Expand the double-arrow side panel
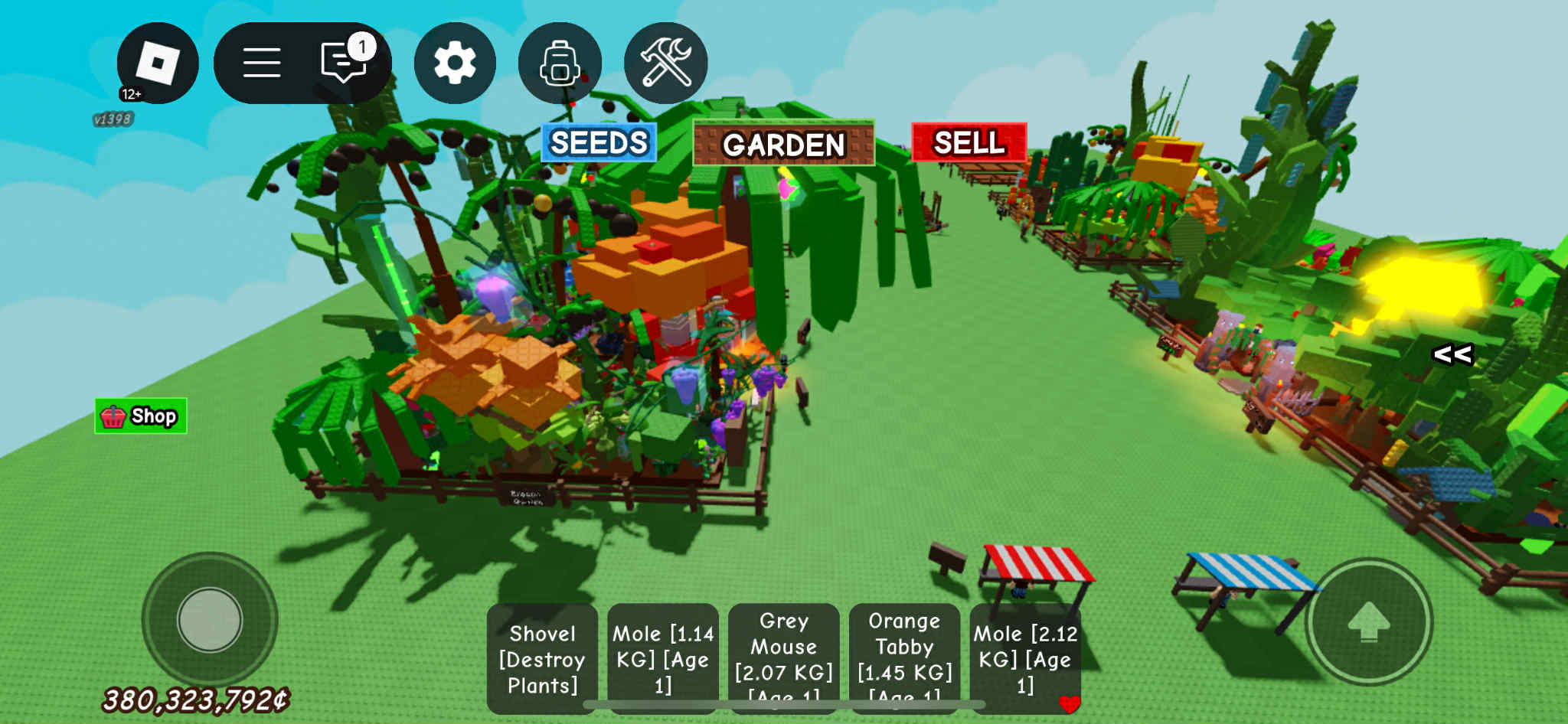The width and height of the screenshot is (1568, 724). coord(1452,354)
